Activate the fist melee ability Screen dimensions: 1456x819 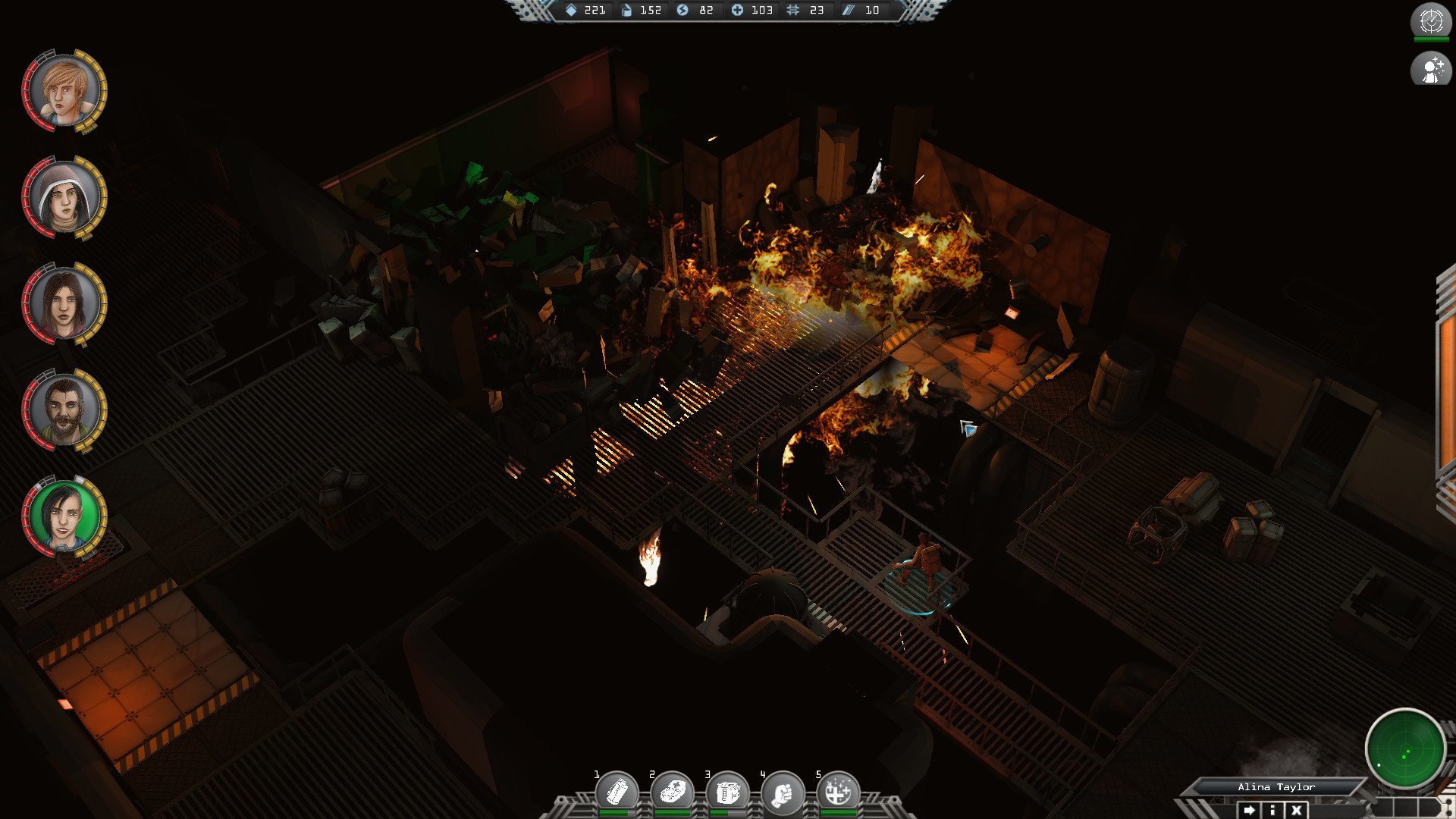tap(783, 792)
